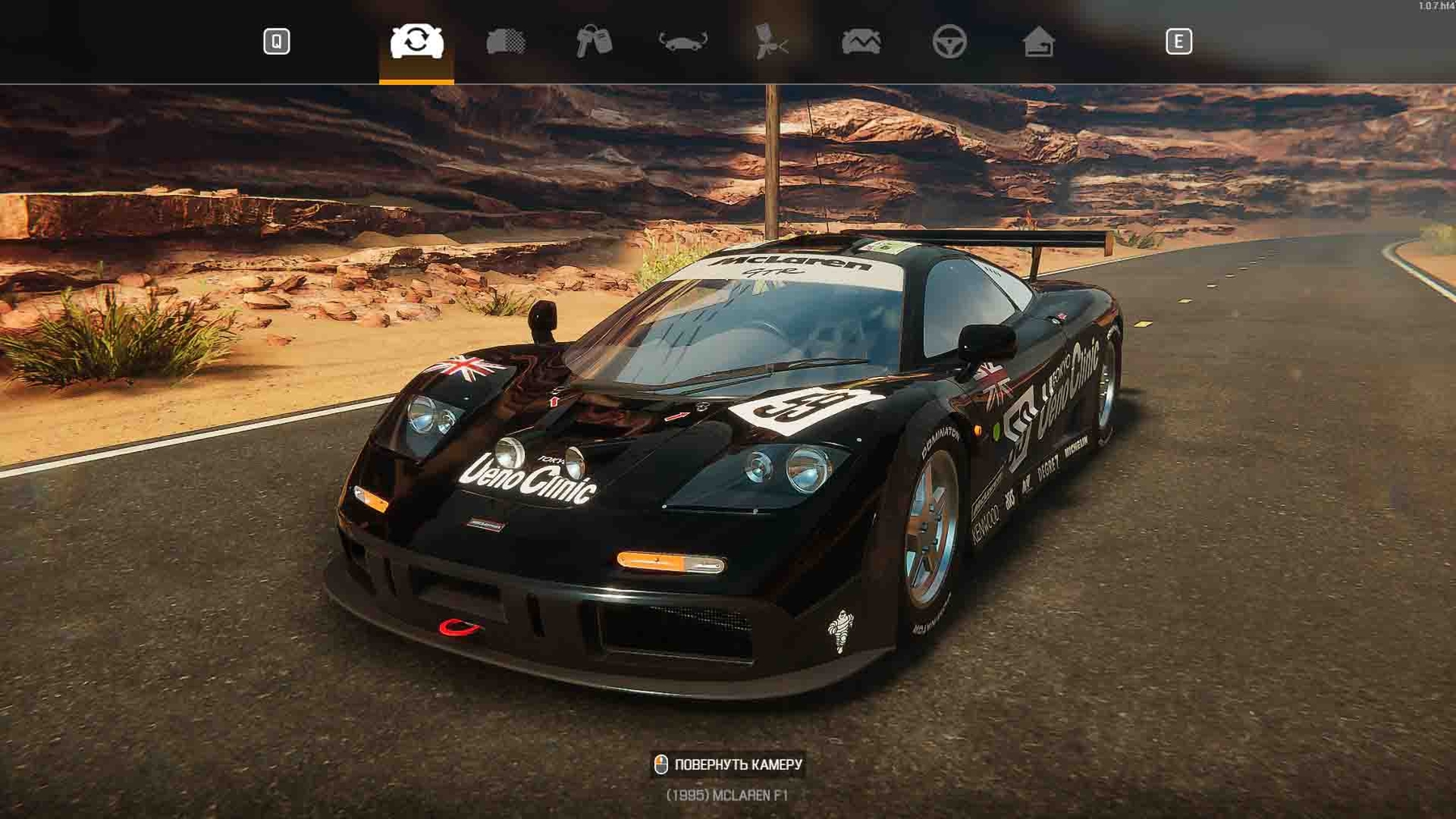
Task: Open the car performance graph tab
Action: tap(861, 41)
